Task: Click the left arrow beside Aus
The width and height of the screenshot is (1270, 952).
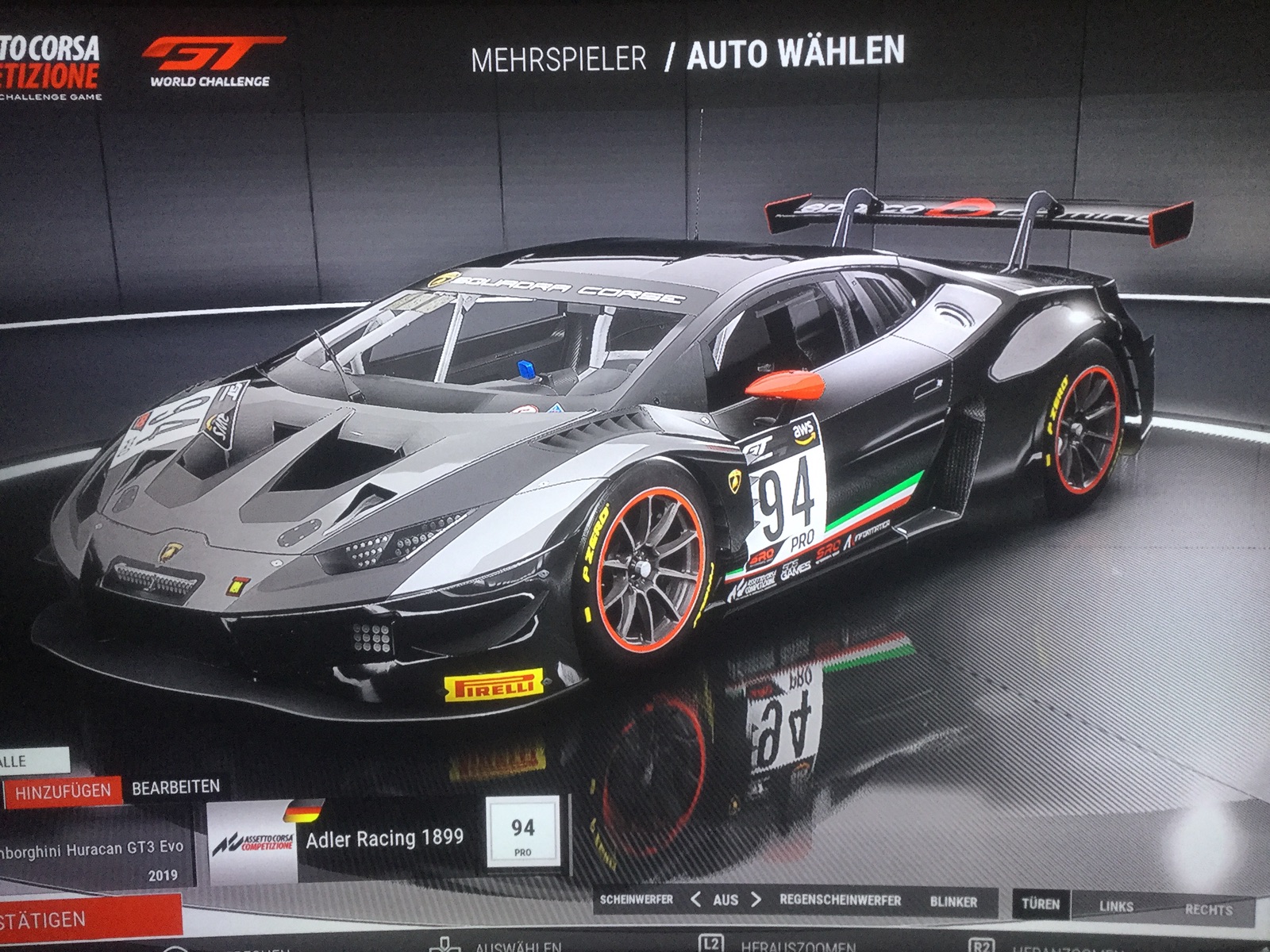Action: click(x=695, y=900)
